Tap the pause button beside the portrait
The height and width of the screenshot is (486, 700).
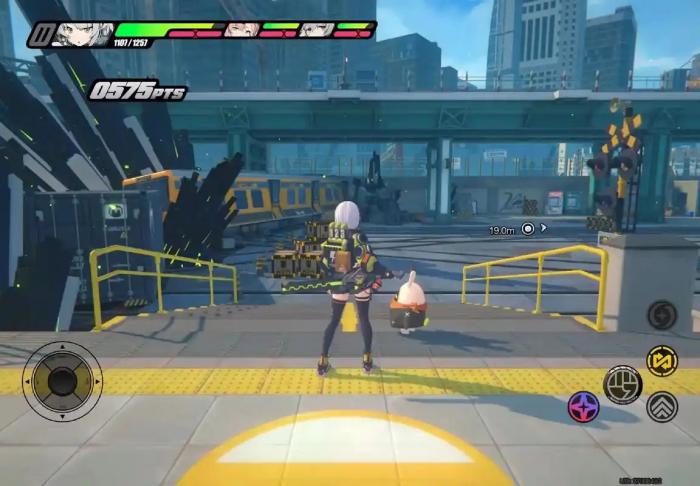[40, 35]
